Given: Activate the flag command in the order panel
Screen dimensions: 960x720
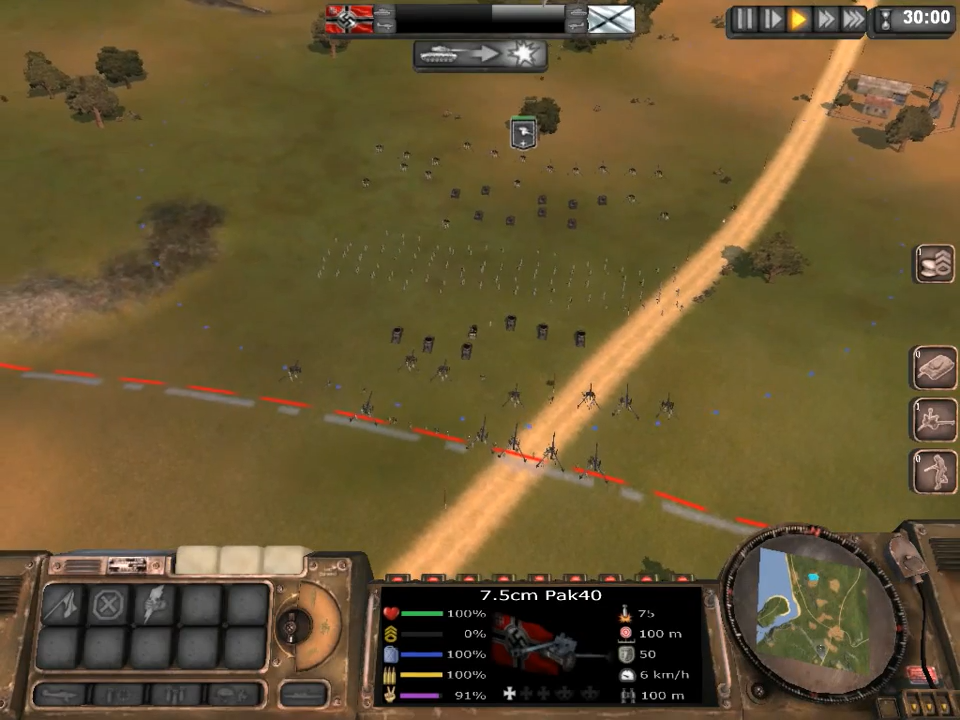Looking at the screenshot, I should point(62,605).
